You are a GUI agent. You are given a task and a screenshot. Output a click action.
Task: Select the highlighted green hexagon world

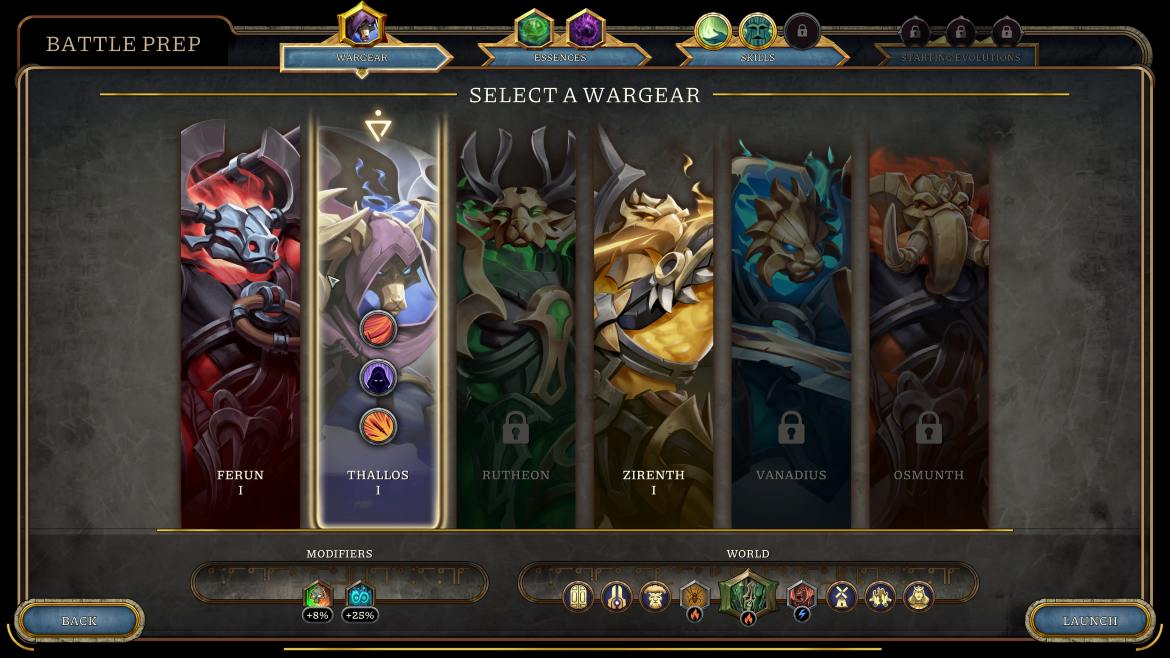748,597
